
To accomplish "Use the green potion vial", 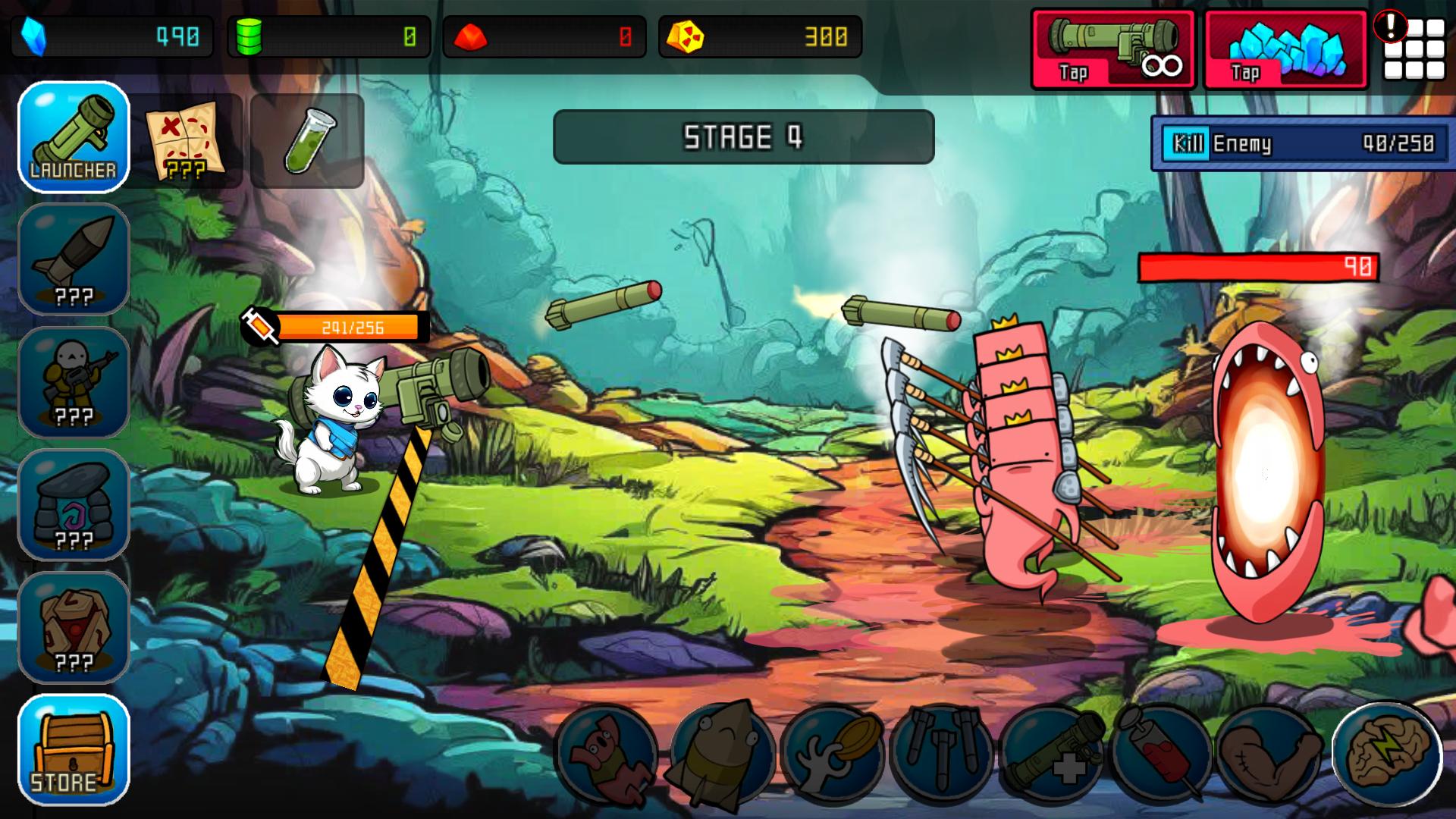I will 306,140.
